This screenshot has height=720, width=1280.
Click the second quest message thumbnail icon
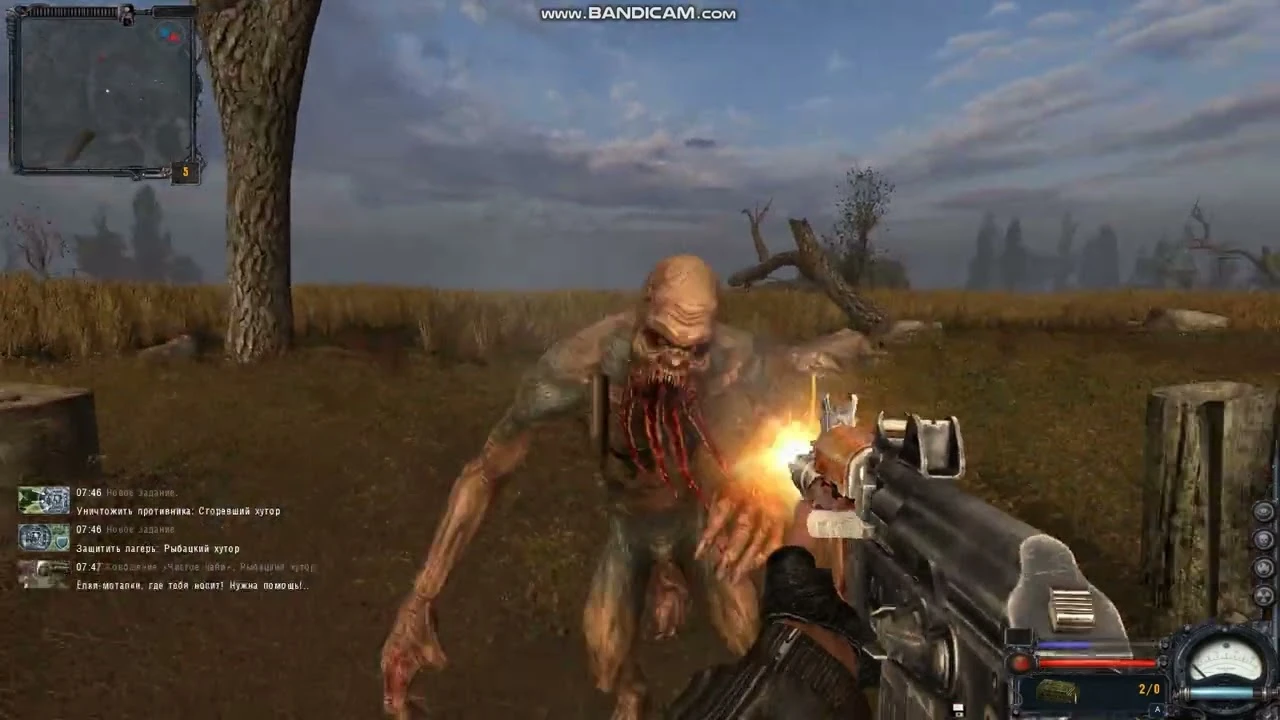(x=43, y=538)
